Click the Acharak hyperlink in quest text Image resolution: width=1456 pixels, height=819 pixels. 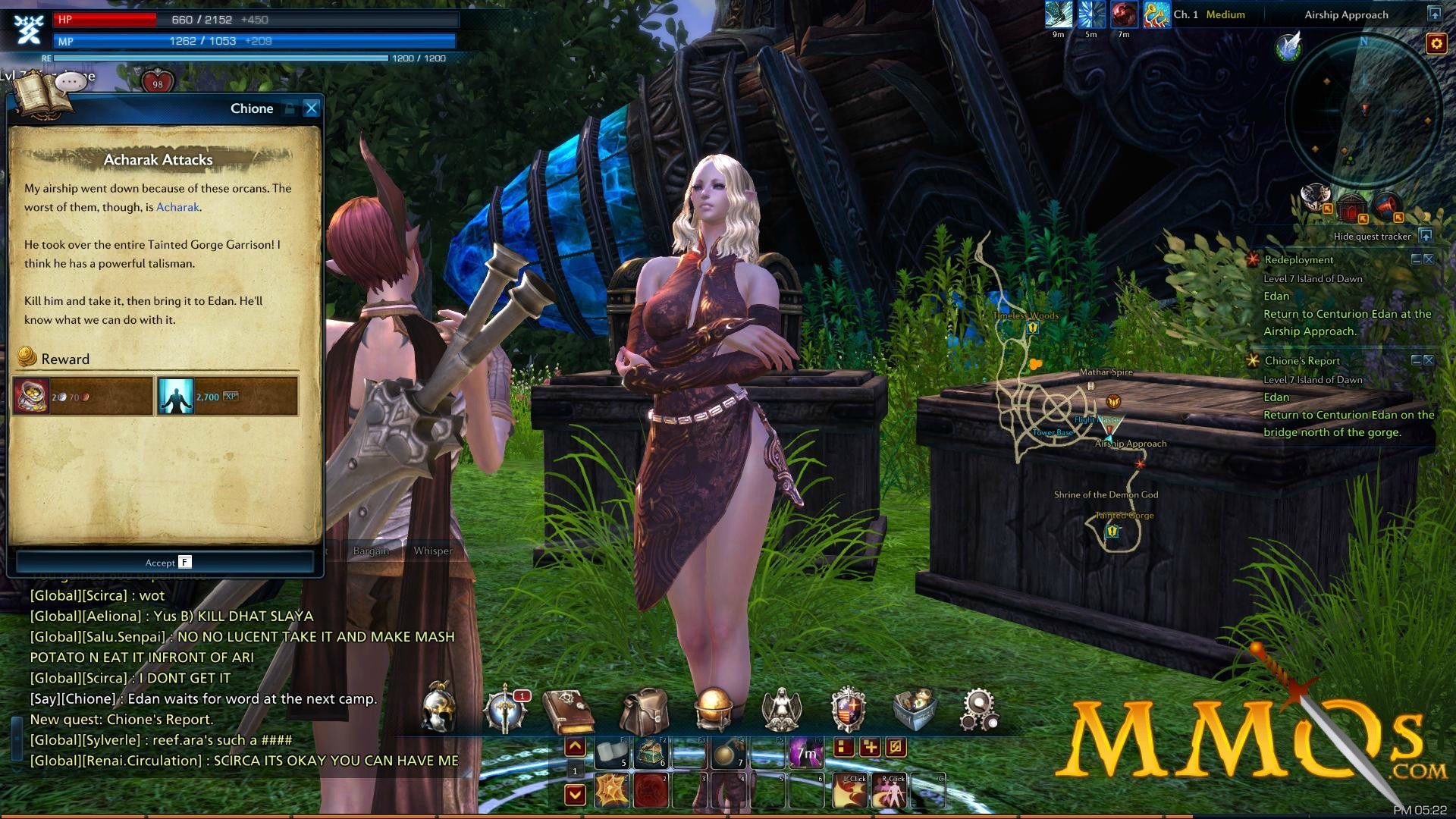[177, 207]
